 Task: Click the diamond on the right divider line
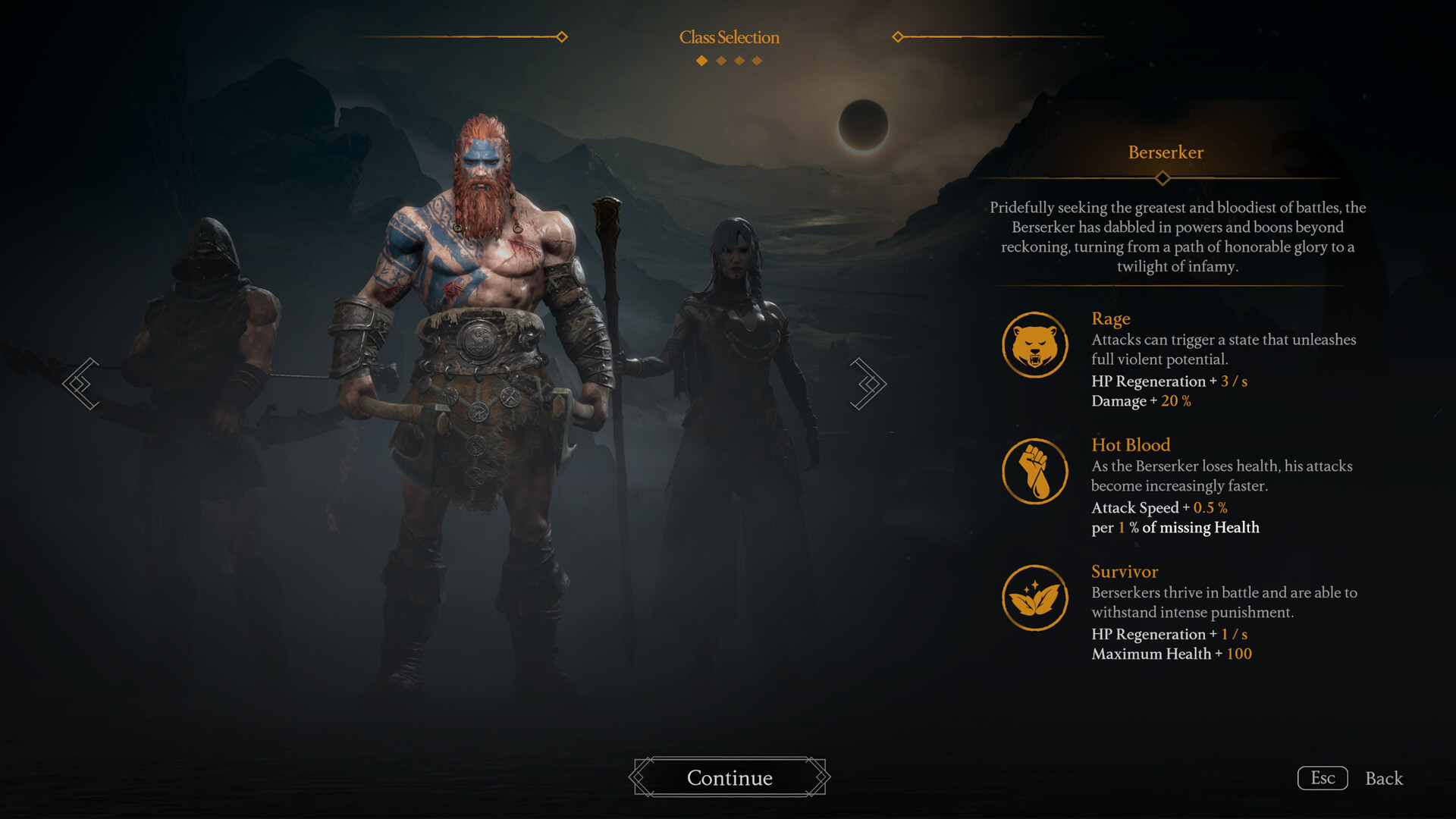click(x=898, y=34)
